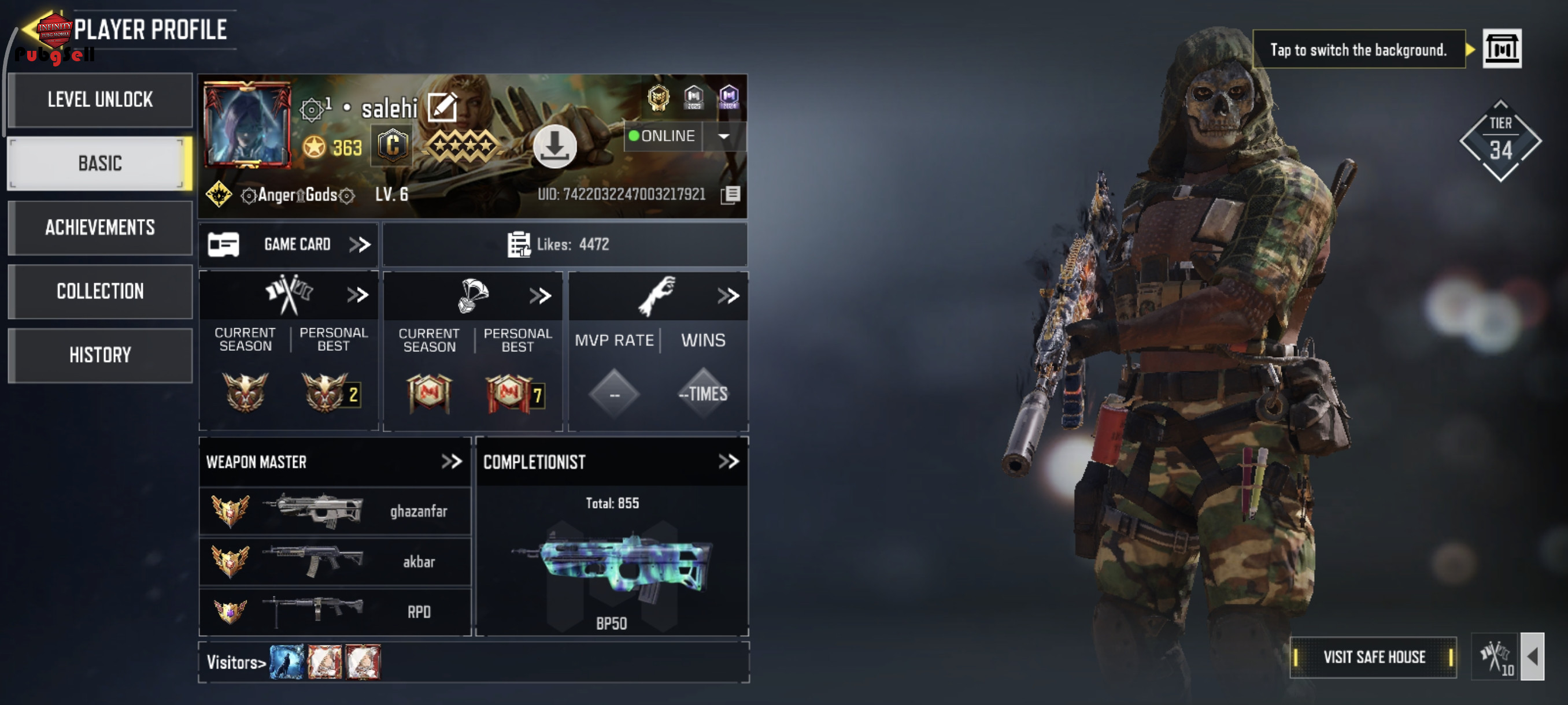Select the RPD weapon master row

(x=335, y=611)
